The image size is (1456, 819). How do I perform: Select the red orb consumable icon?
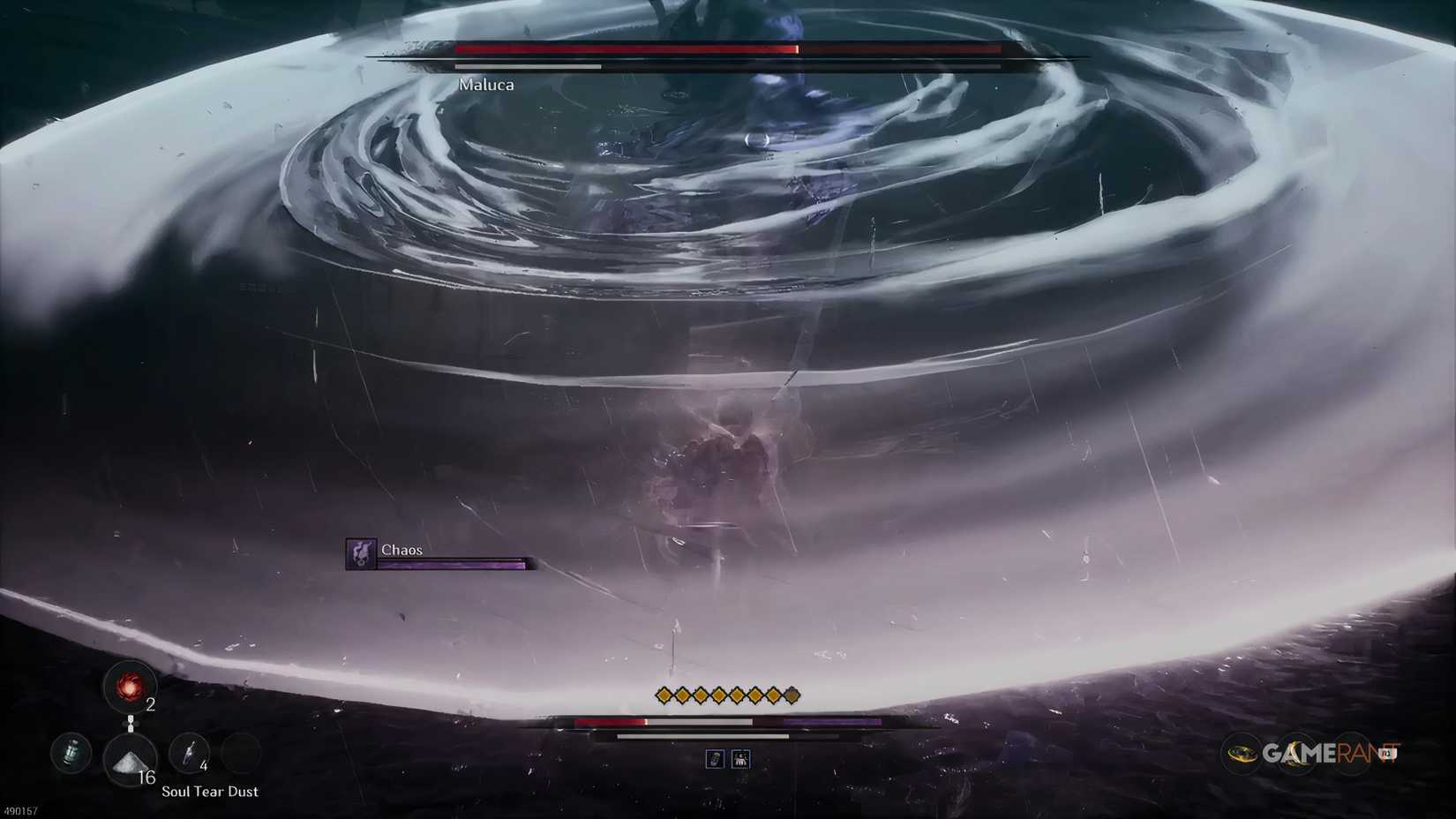[131, 689]
